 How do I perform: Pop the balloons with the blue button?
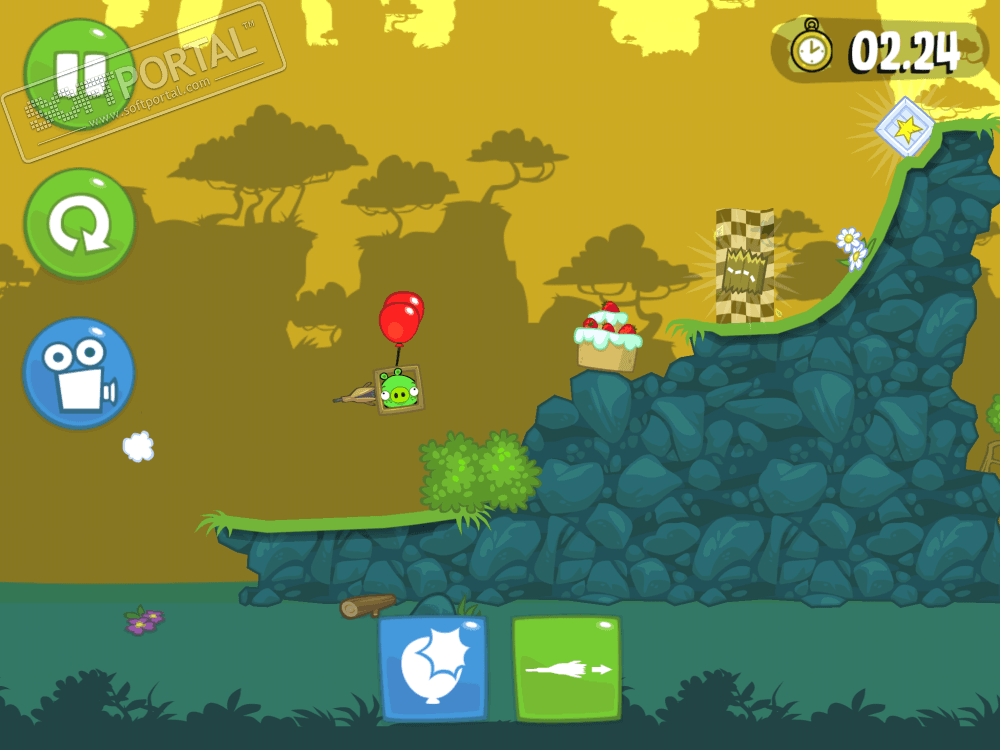click(432, 668)
